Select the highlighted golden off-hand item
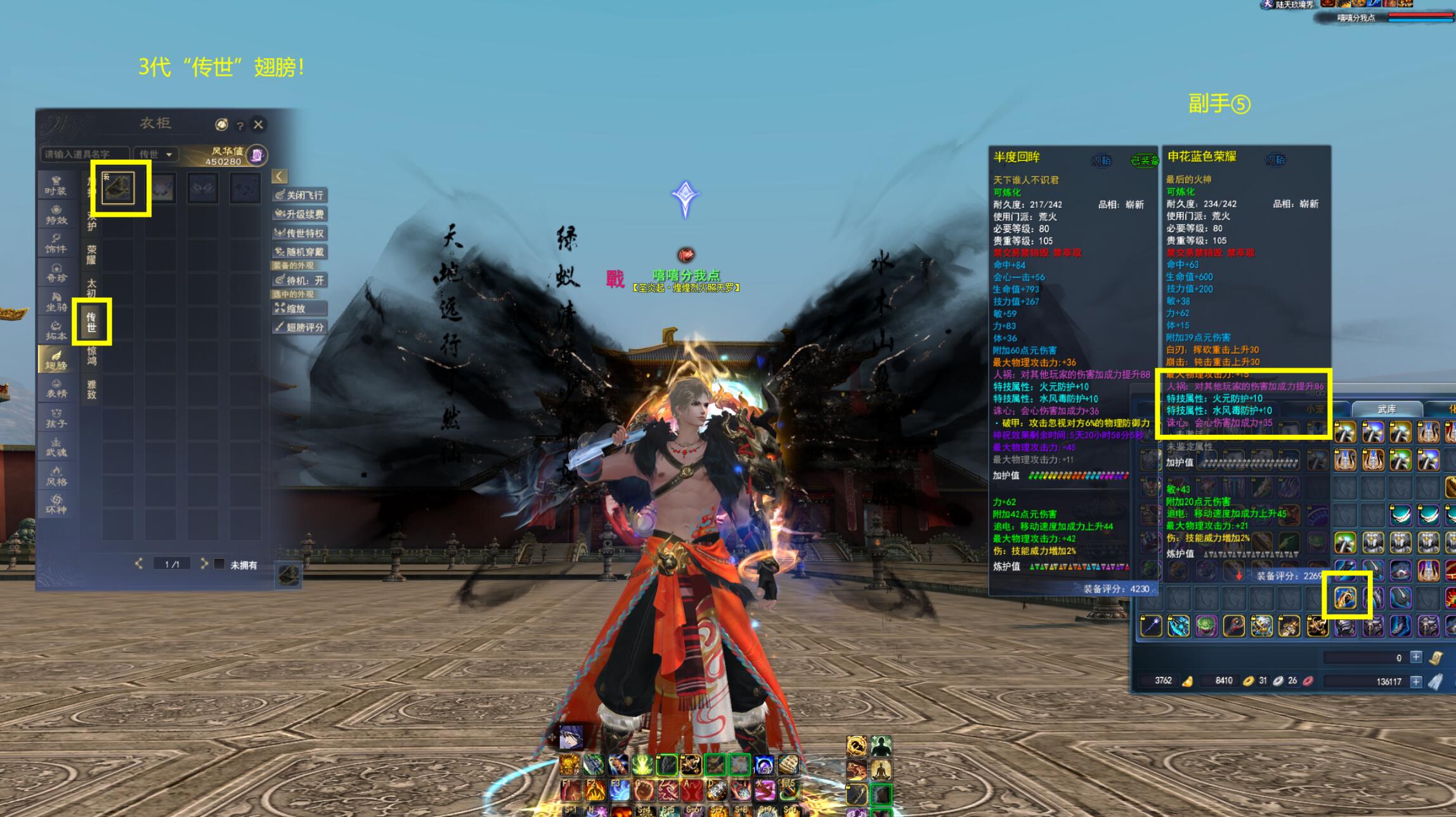 pos(1345,597)
